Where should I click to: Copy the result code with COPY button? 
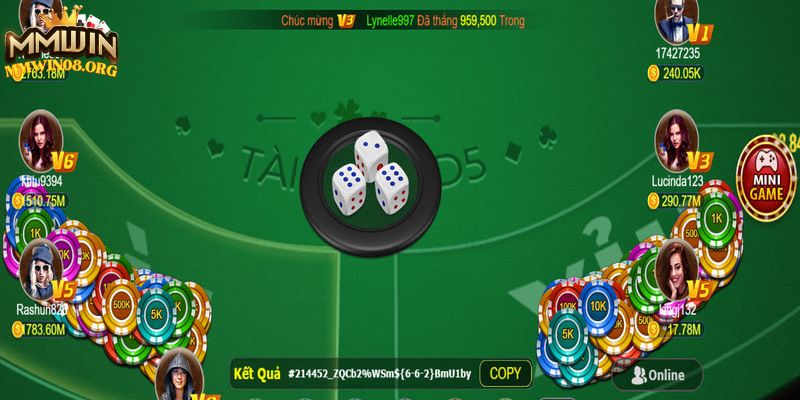pos(506,374)
